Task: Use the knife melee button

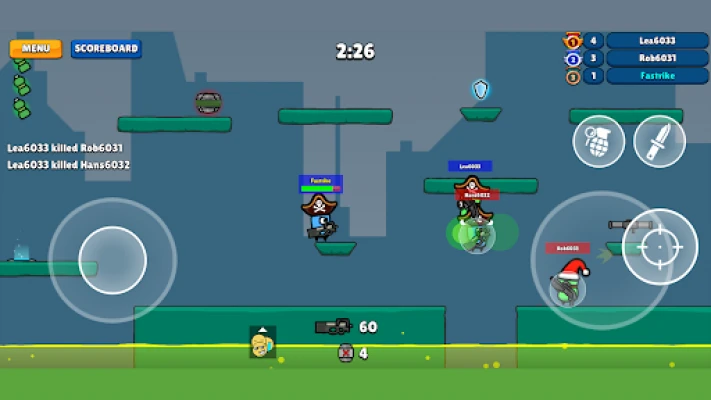Action: (x=659, y=141)
